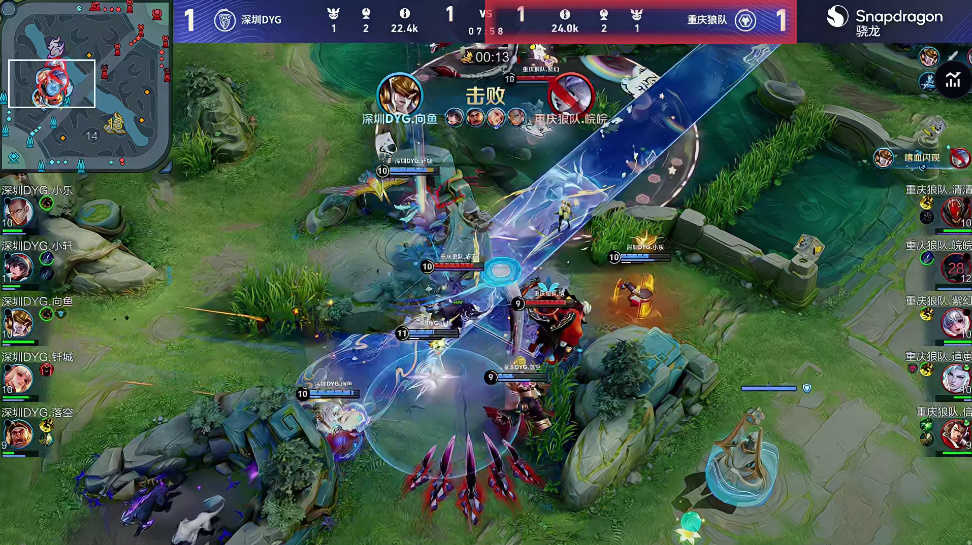Select 重庆狼队.紫幻 hero portrait
This screenshot has height=545, width=972.
954,322
